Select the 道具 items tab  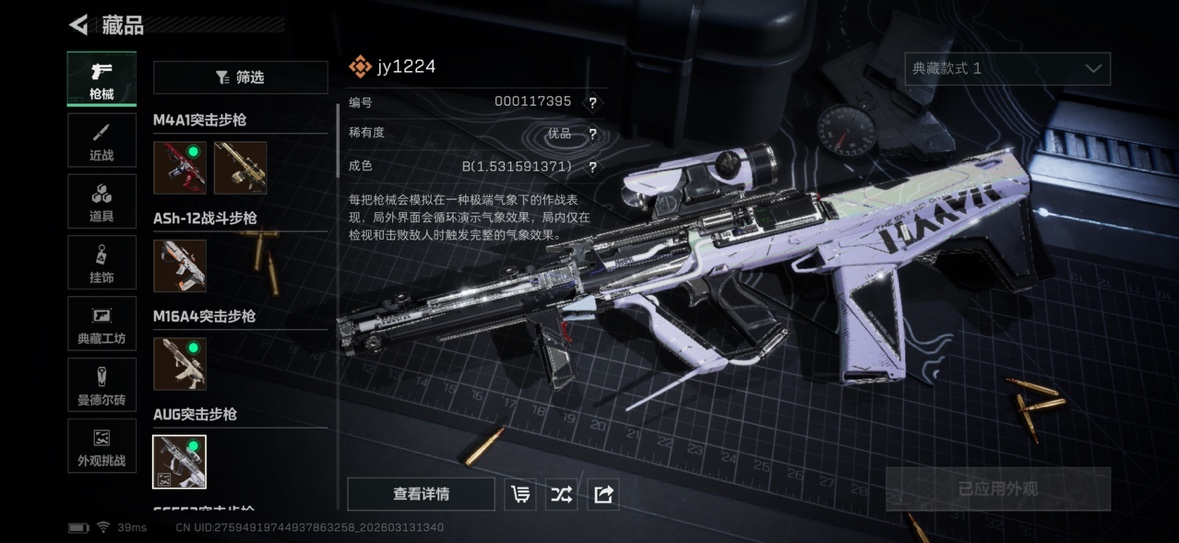point(101,201)
